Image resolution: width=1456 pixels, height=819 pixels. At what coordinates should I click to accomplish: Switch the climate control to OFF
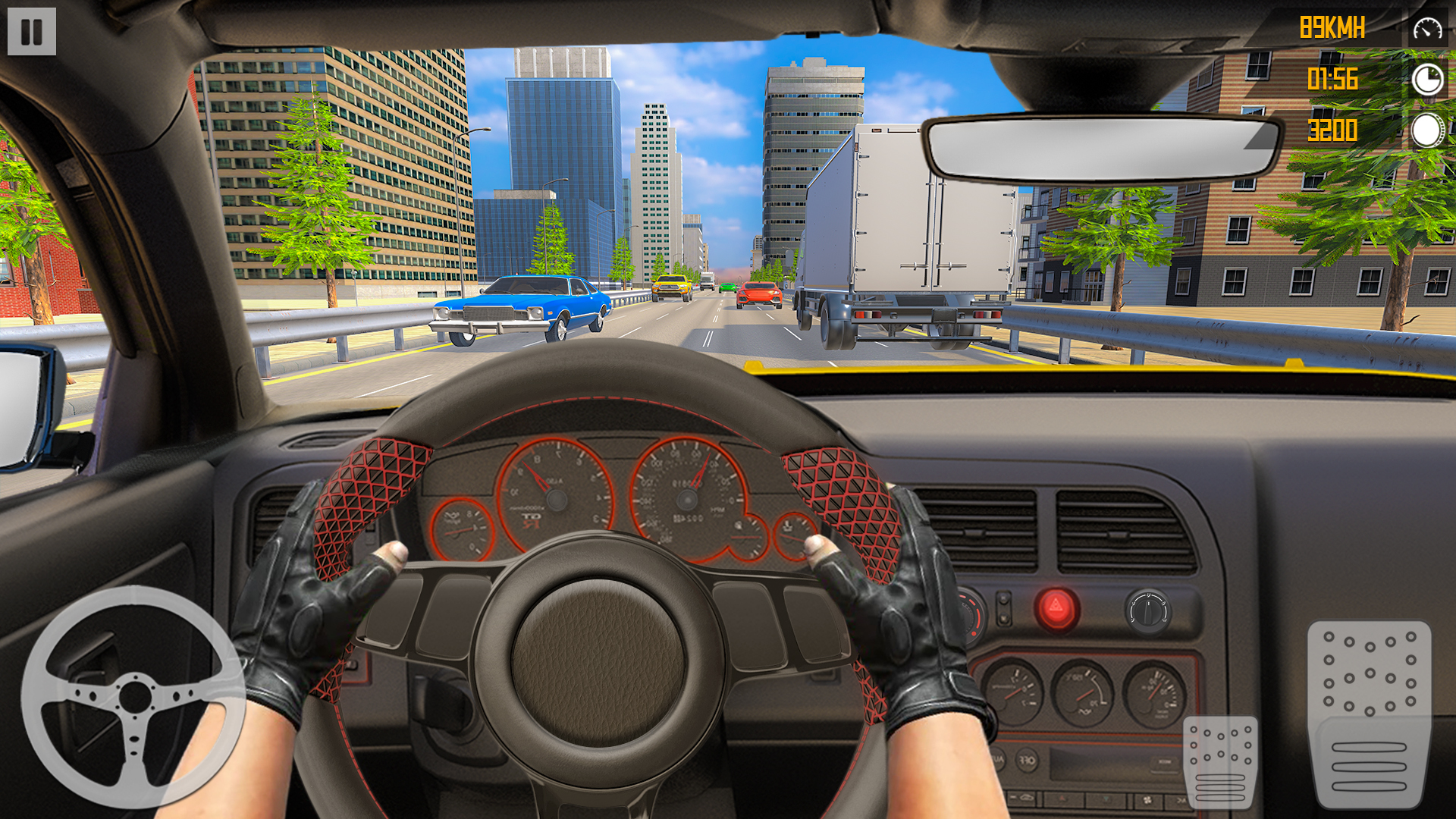coord(1028,761)
